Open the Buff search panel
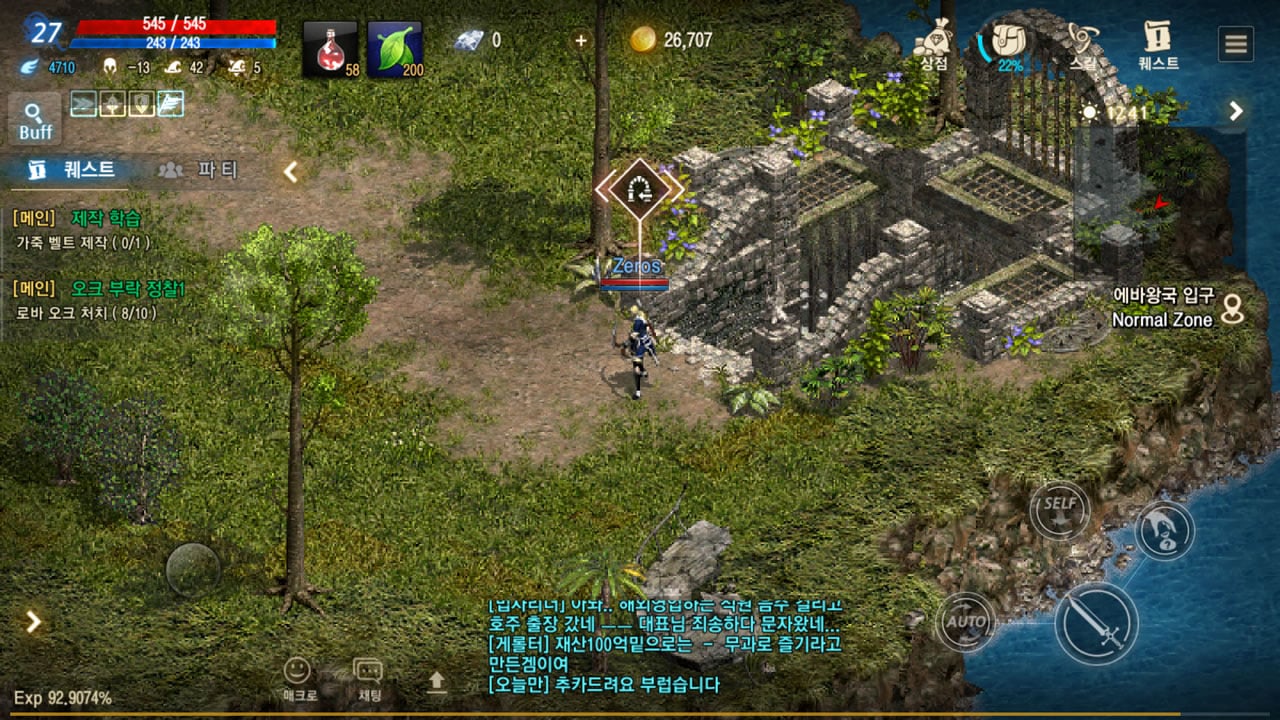The width and height of the screenshot is (1280, 720). (x=35, y=119)
